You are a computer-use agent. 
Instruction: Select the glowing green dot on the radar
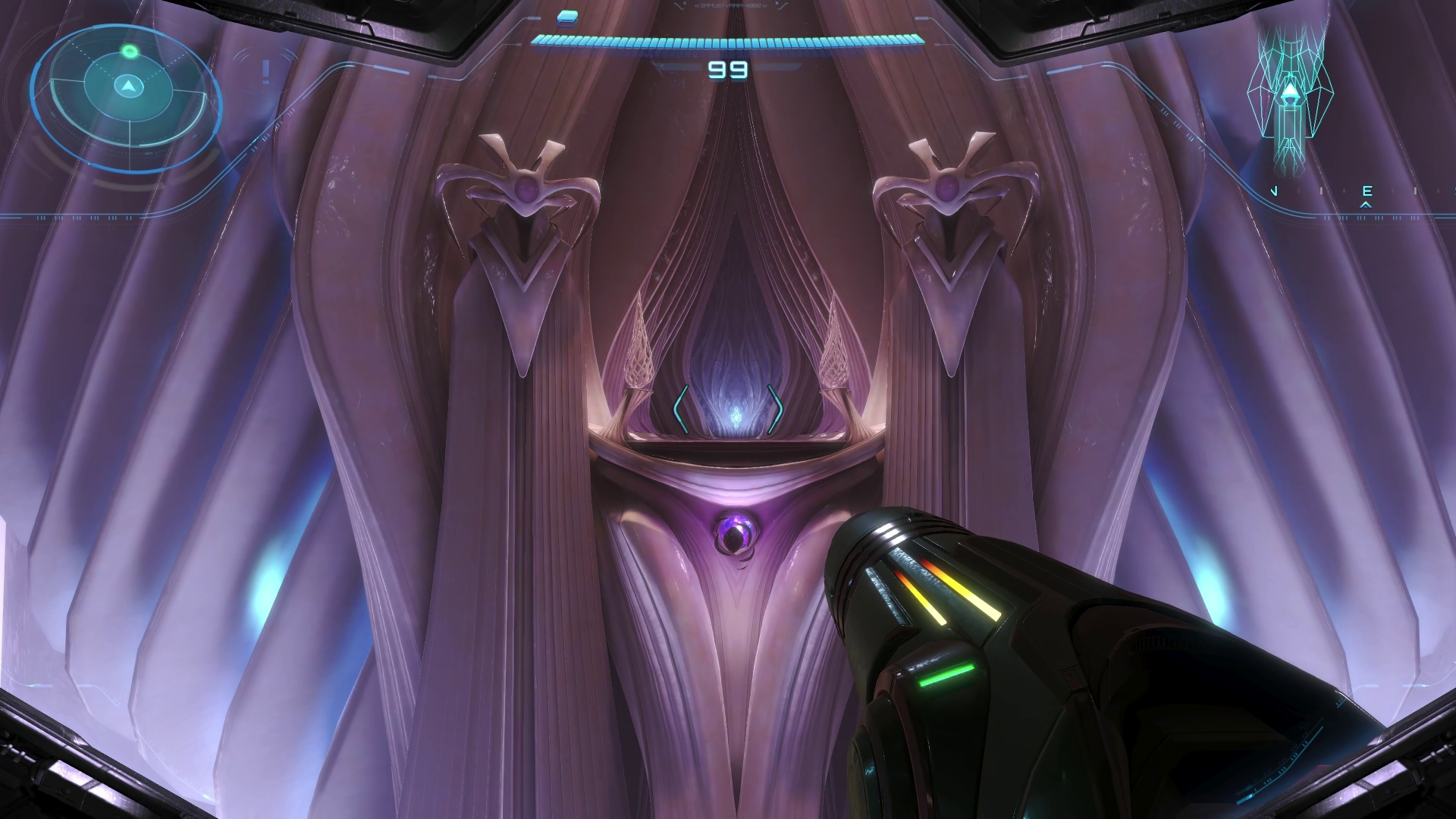tap(130, 52)
